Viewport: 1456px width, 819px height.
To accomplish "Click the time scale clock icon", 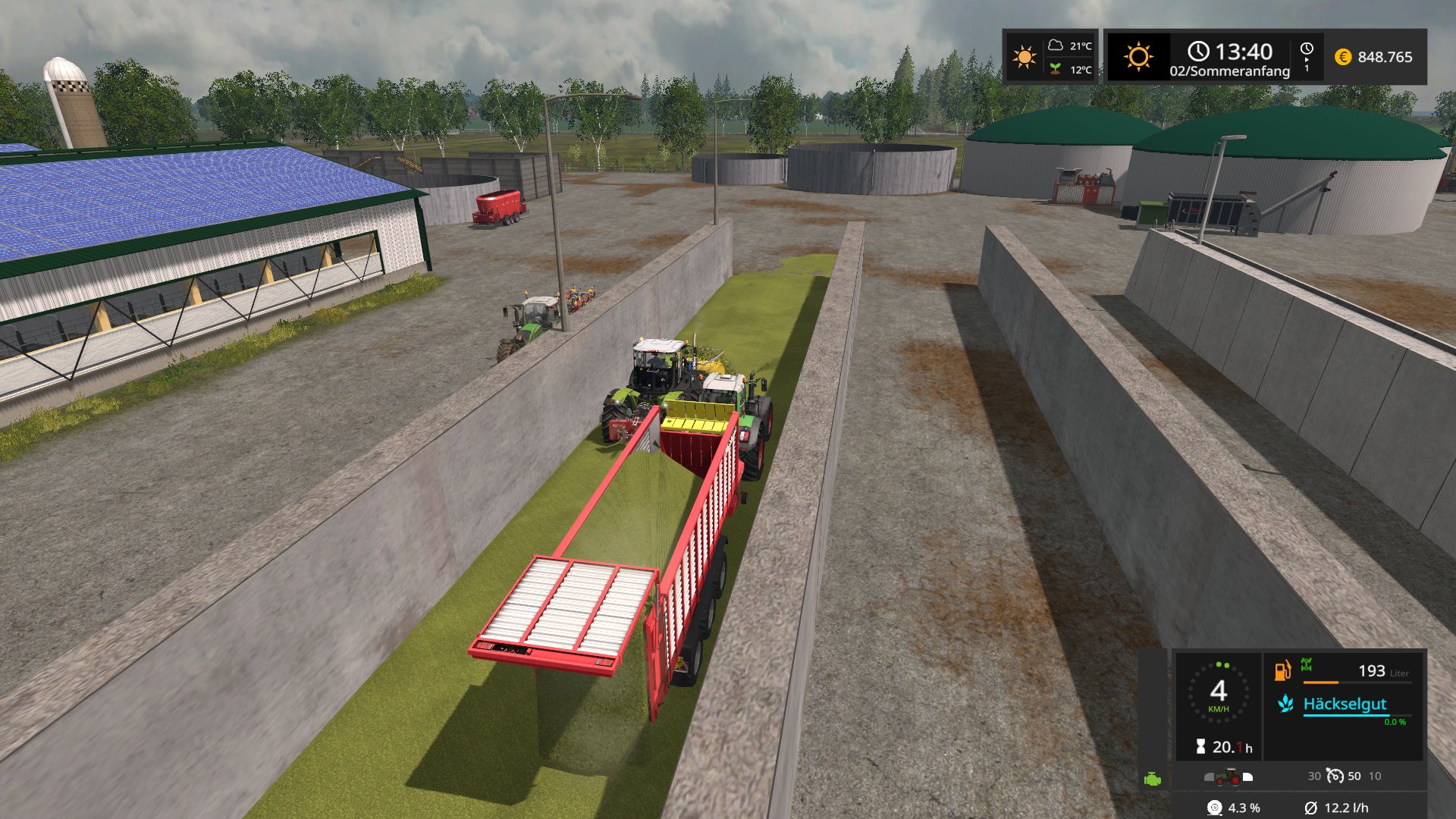I will coord(1307,49).
